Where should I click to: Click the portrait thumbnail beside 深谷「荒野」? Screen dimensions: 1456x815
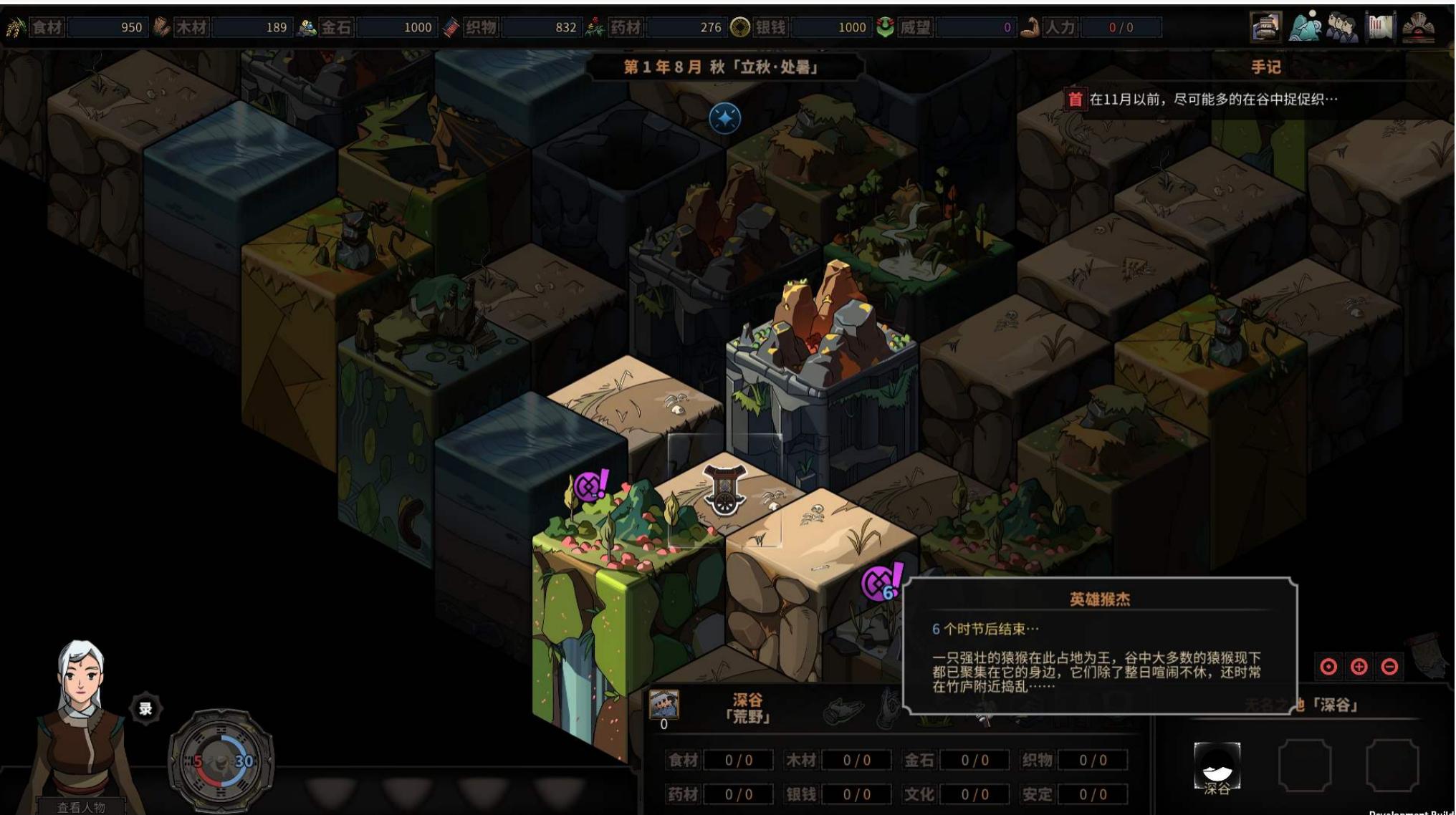[664, 705]
